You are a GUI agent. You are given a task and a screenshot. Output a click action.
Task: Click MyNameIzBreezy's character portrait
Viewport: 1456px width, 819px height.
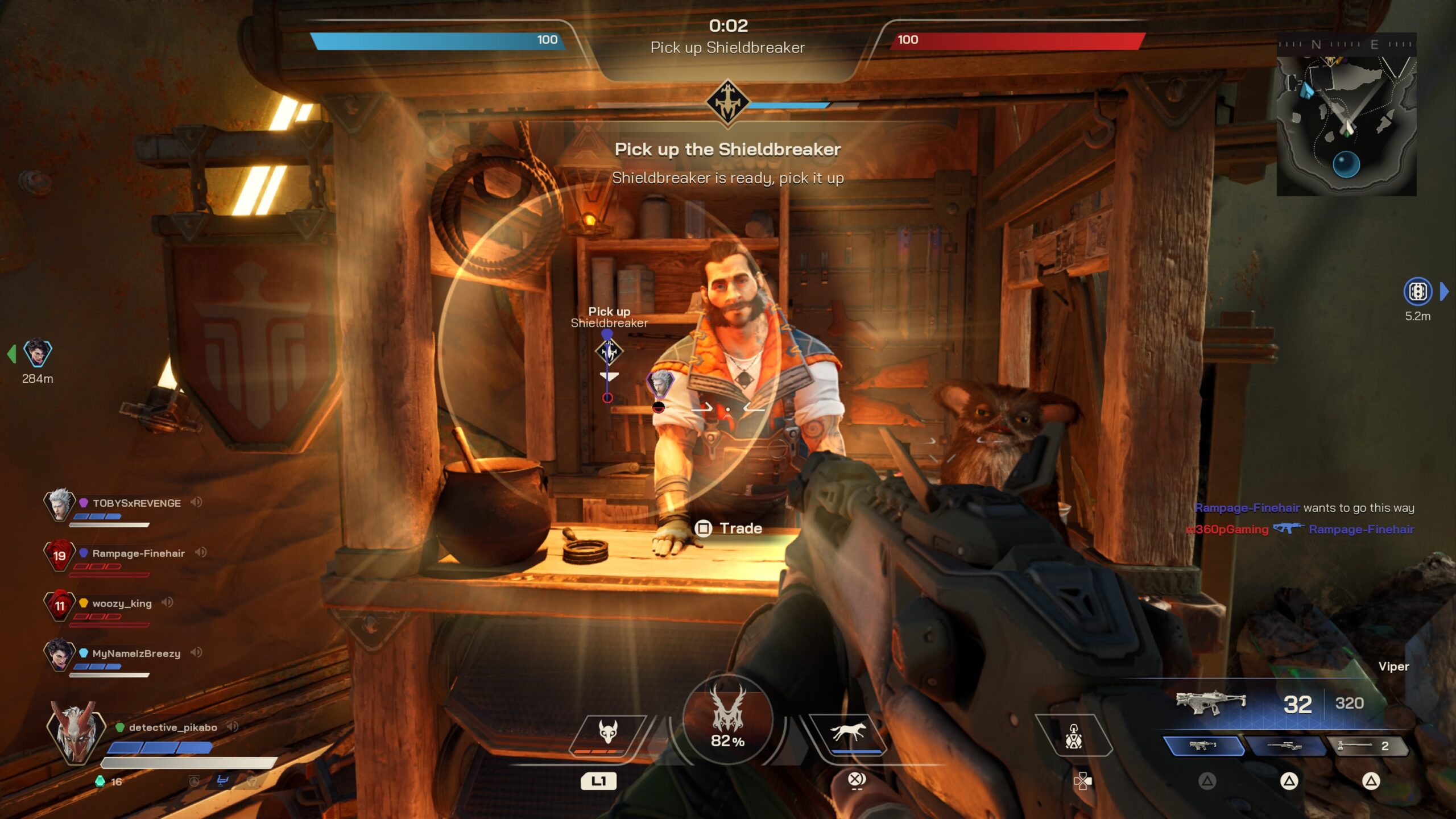59,655
